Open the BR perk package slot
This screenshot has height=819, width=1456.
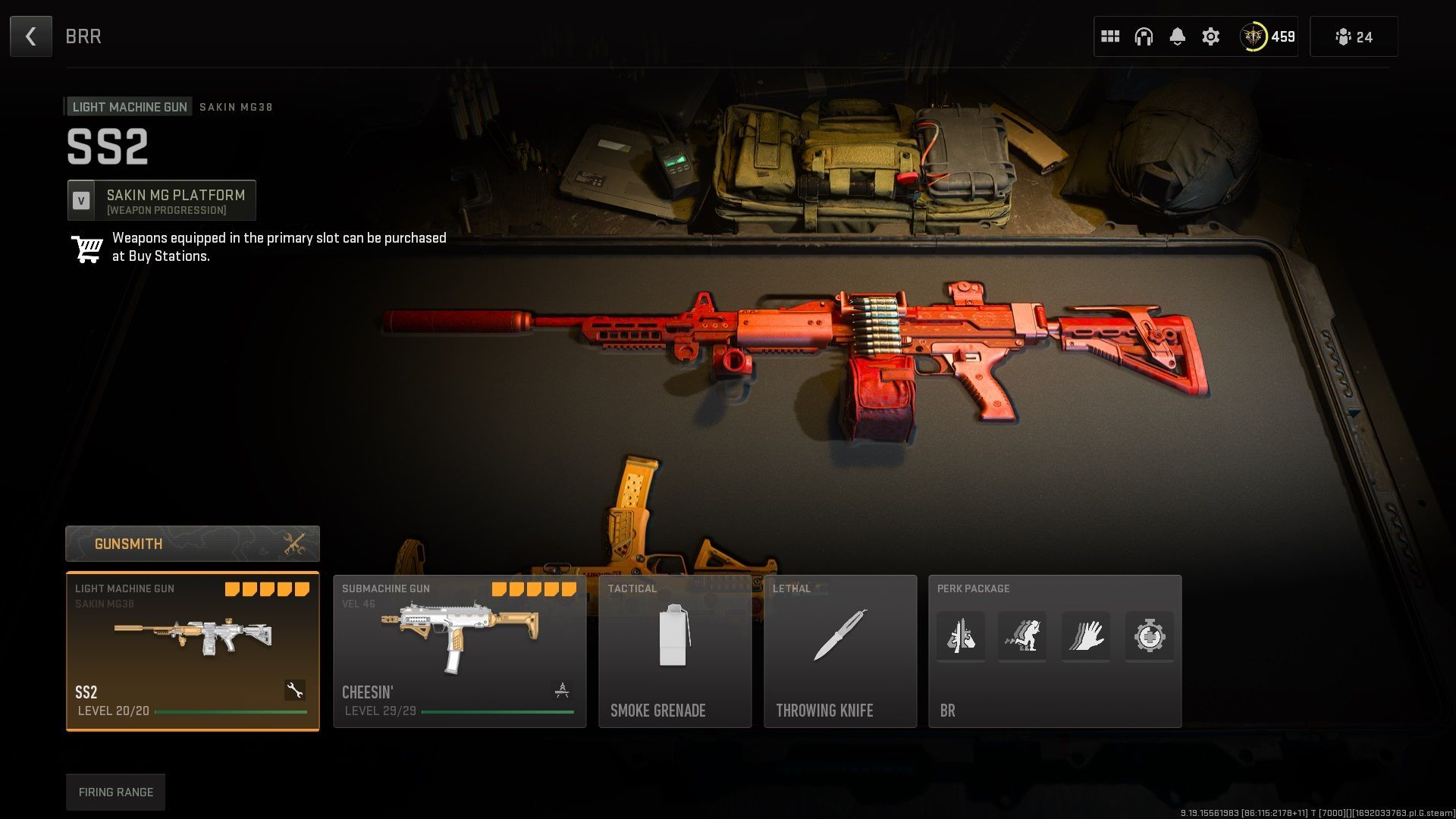1055,651
